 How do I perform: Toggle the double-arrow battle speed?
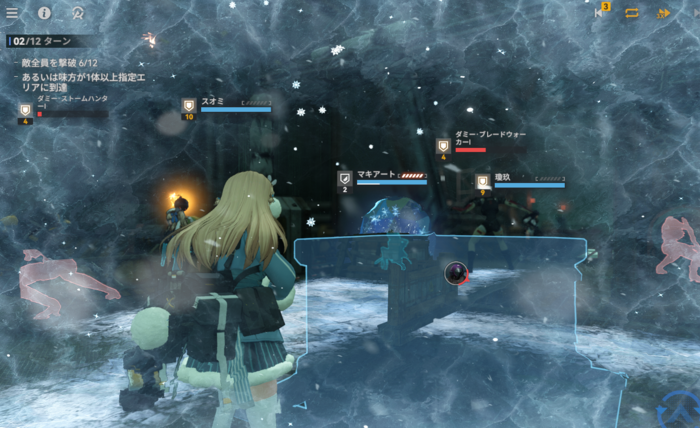663,13
